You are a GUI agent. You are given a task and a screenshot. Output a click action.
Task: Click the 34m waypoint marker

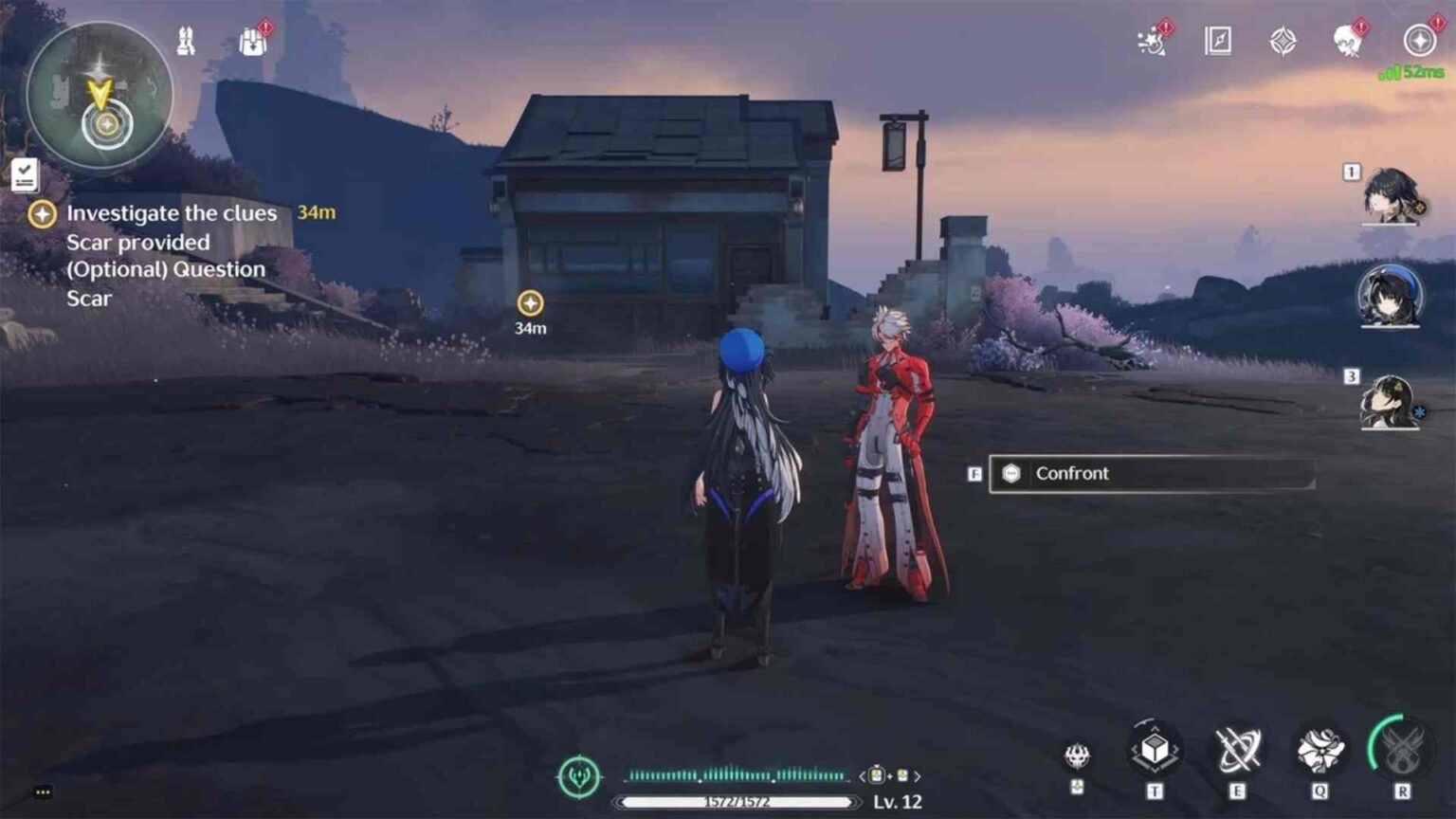[x=529, y=304]
